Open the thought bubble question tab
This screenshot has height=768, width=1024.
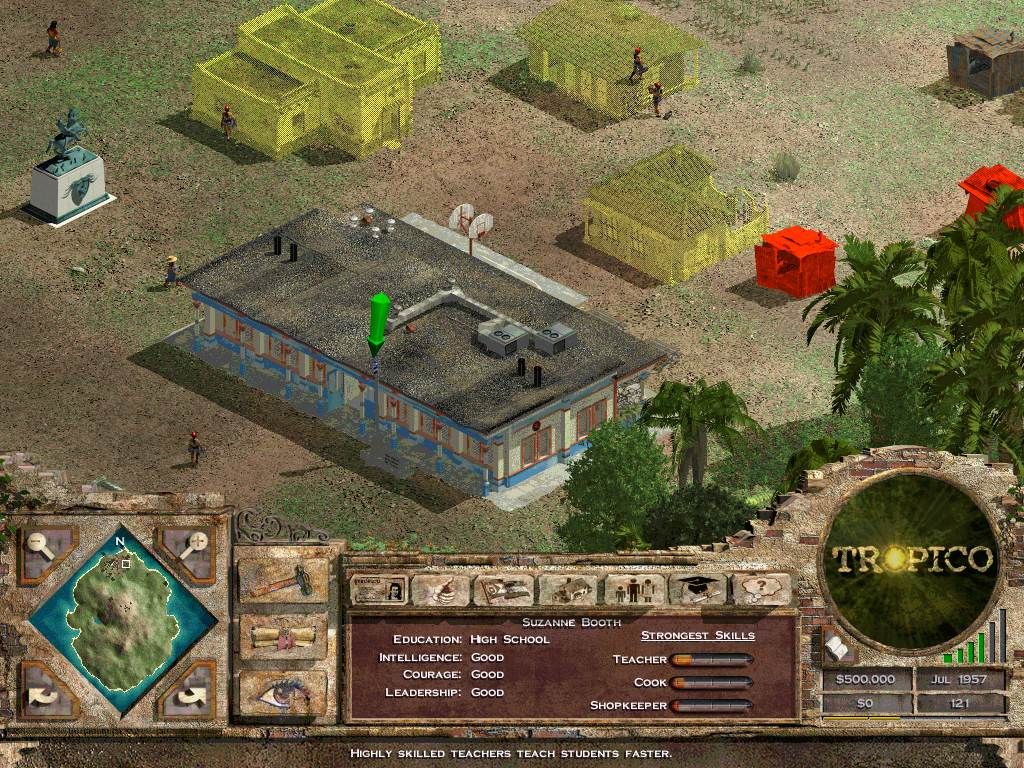(760, 589)
